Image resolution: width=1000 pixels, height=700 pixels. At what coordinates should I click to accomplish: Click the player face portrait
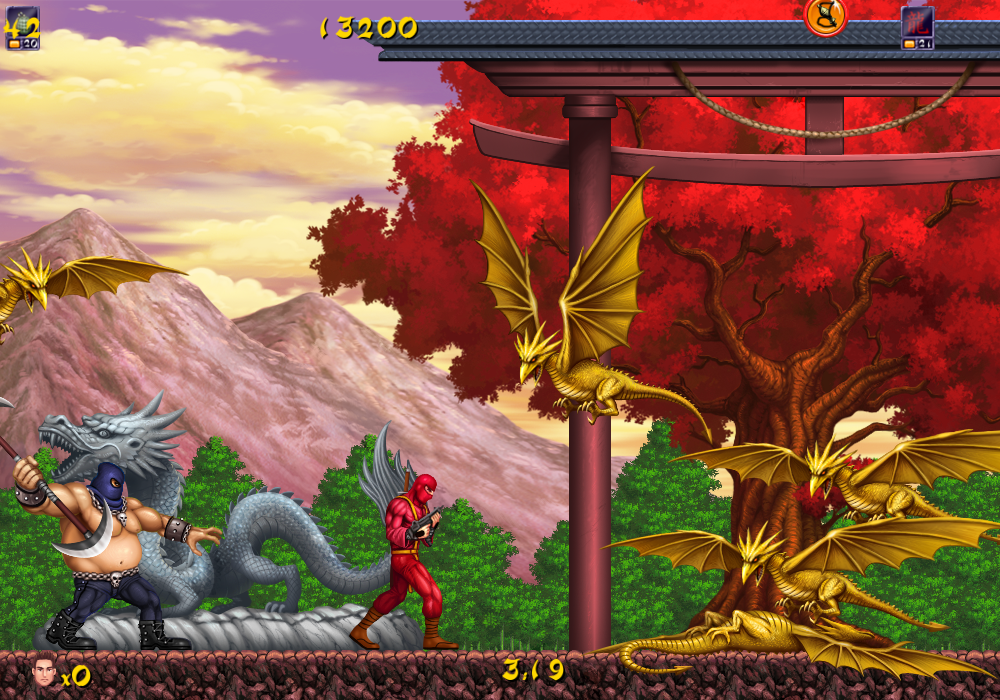(43, 668)
